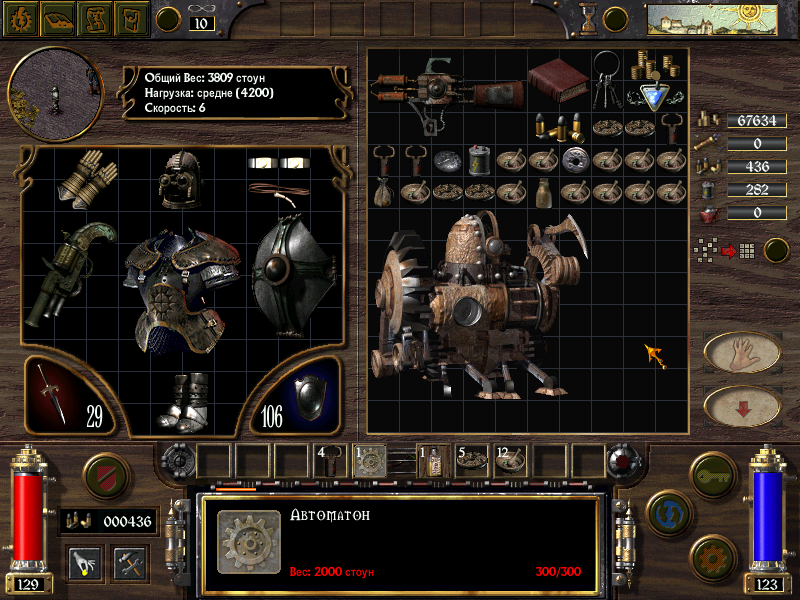
Task: Select the Automaton gear hotbar slot
Action: pos(368,460)
